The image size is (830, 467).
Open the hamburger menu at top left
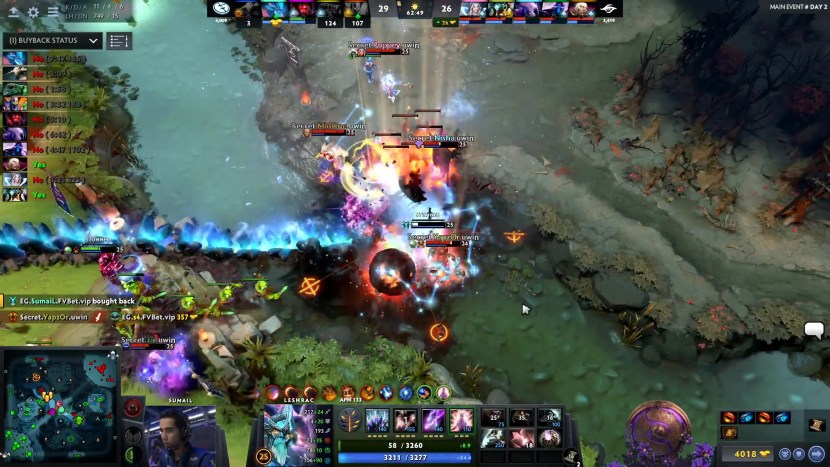pyautogui.click(x=52, y=12)
